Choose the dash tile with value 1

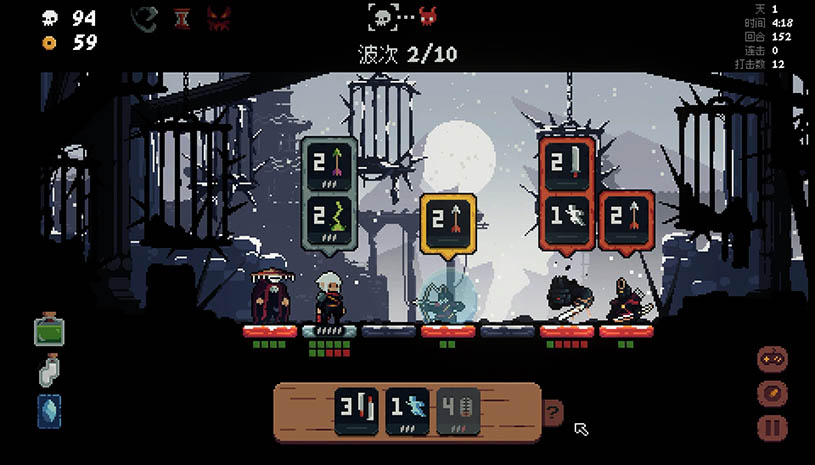pyautogui.click(x=407, y=411)
